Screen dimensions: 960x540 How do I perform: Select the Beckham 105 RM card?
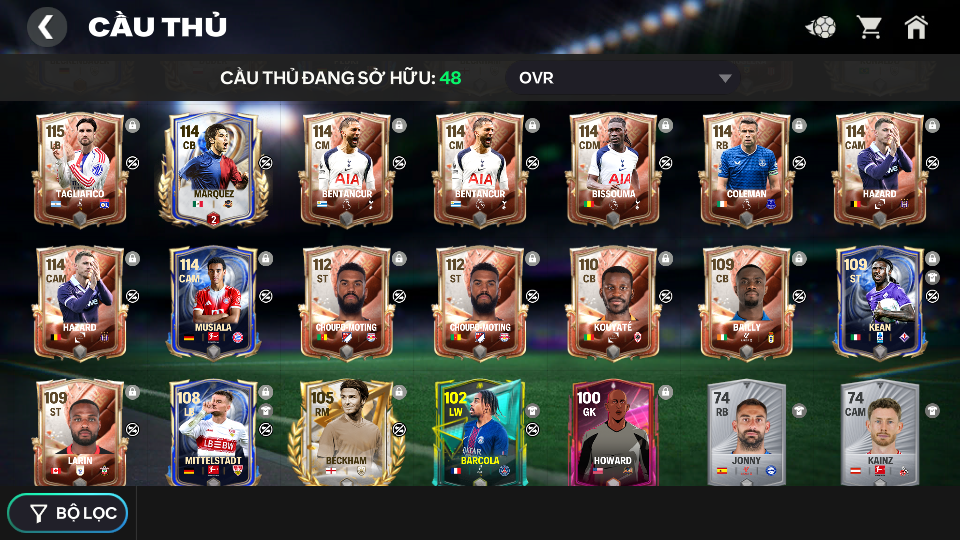point(346,432)
